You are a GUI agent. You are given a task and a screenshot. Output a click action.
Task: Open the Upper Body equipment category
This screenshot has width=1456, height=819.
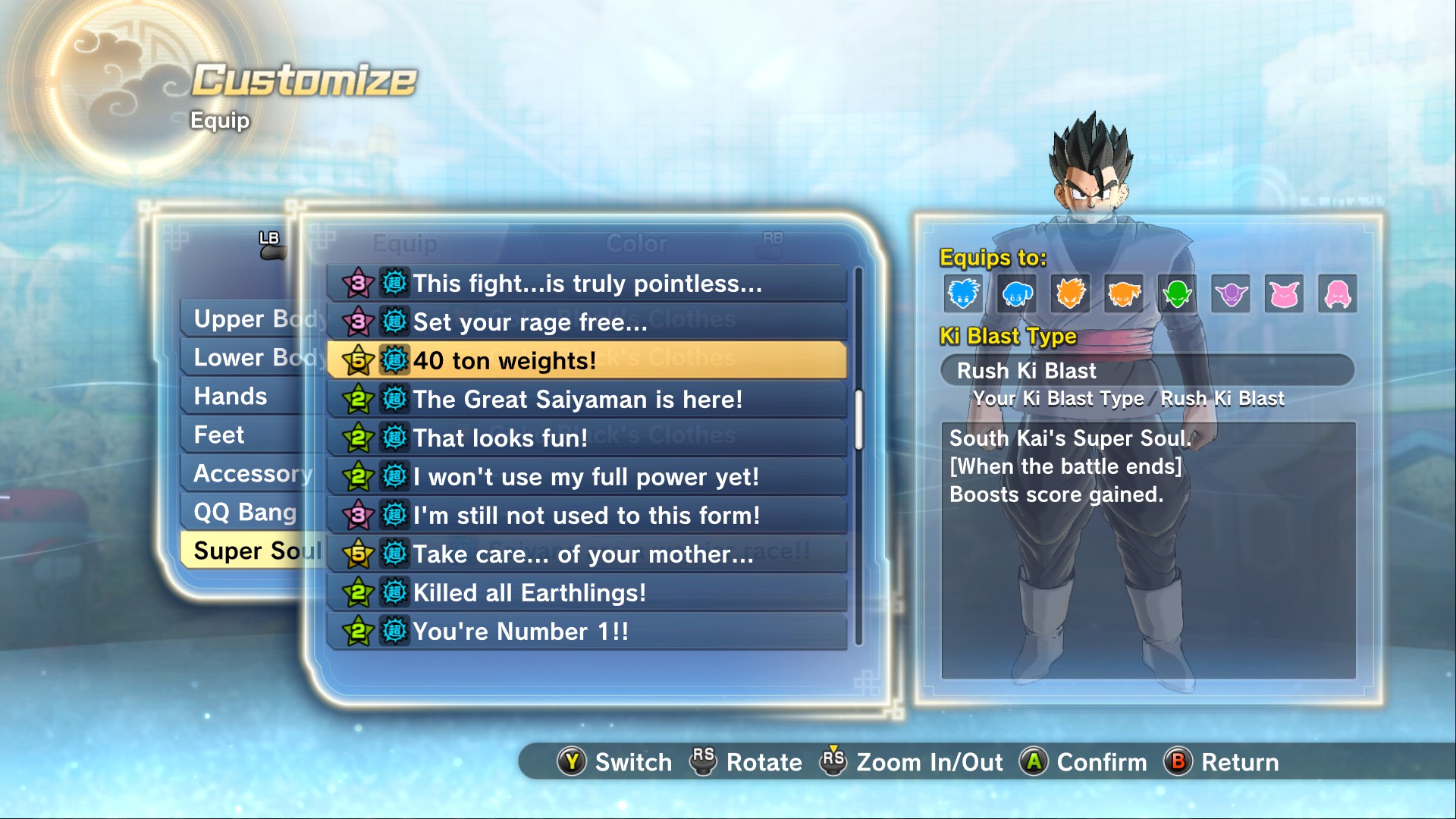click(243, 319)
